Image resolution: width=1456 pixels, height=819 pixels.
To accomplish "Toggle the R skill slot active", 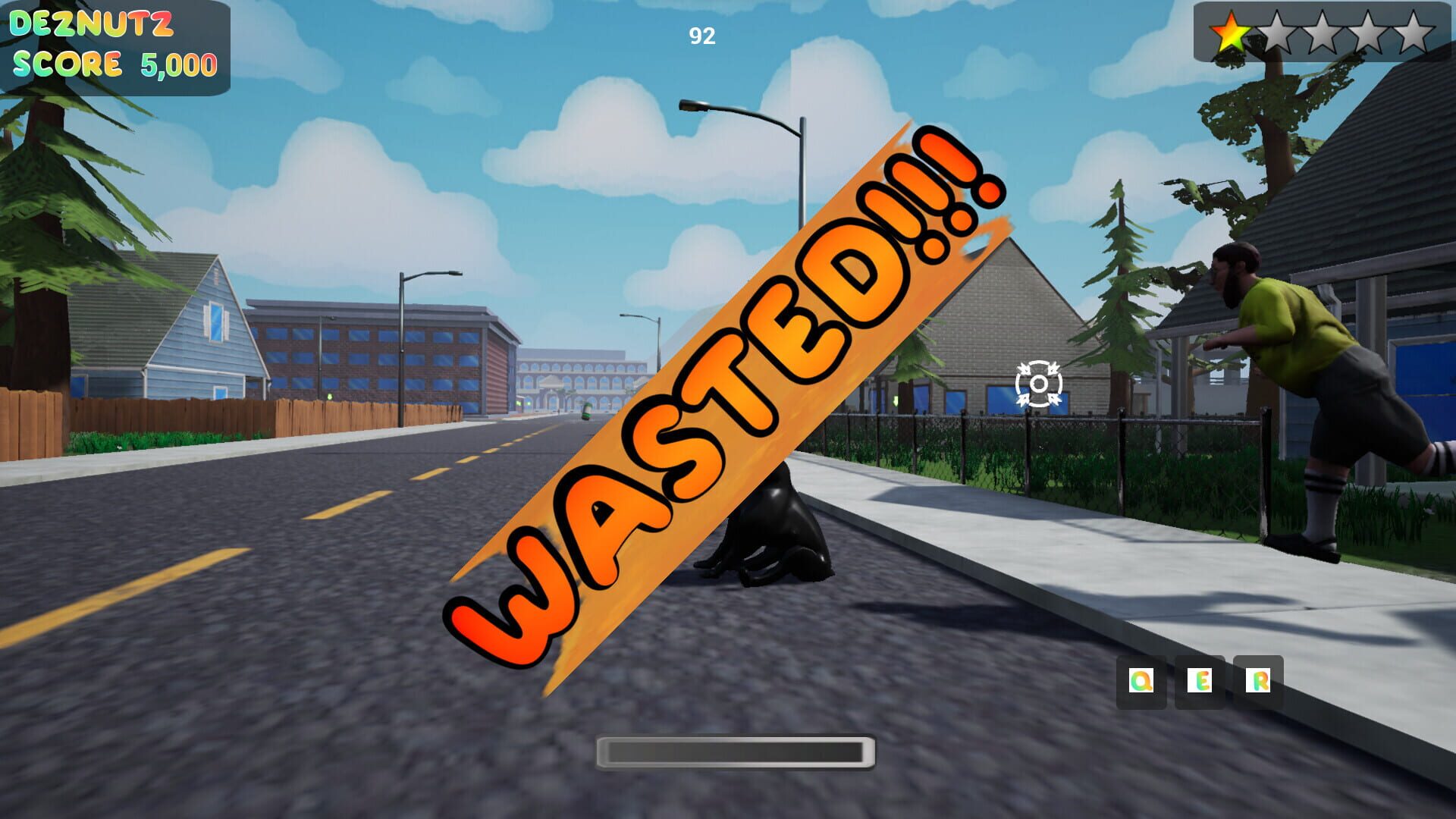I will (1259, 682).
